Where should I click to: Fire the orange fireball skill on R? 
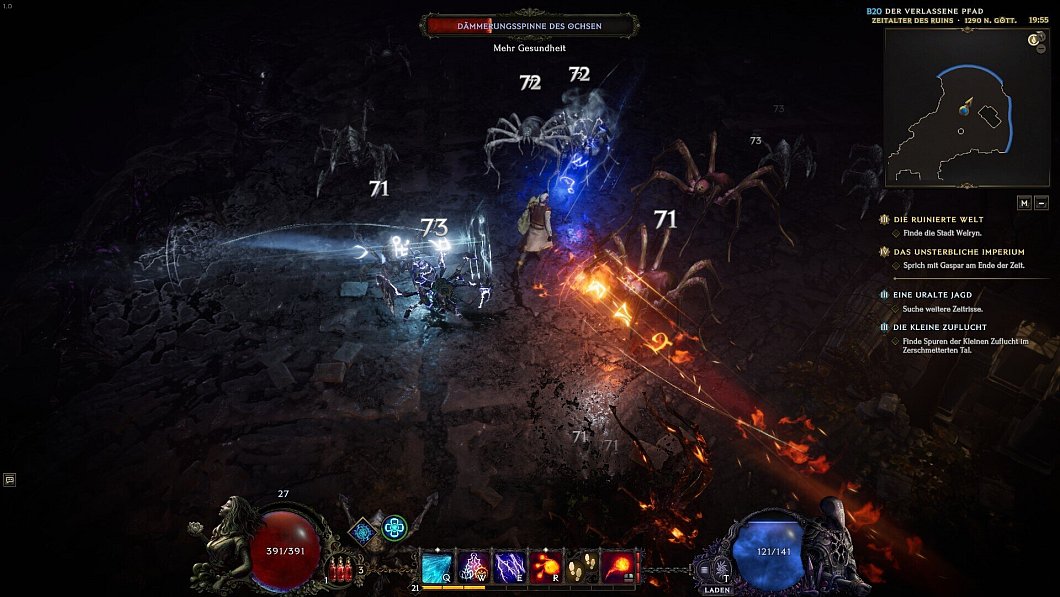click(x=546, y=567)
